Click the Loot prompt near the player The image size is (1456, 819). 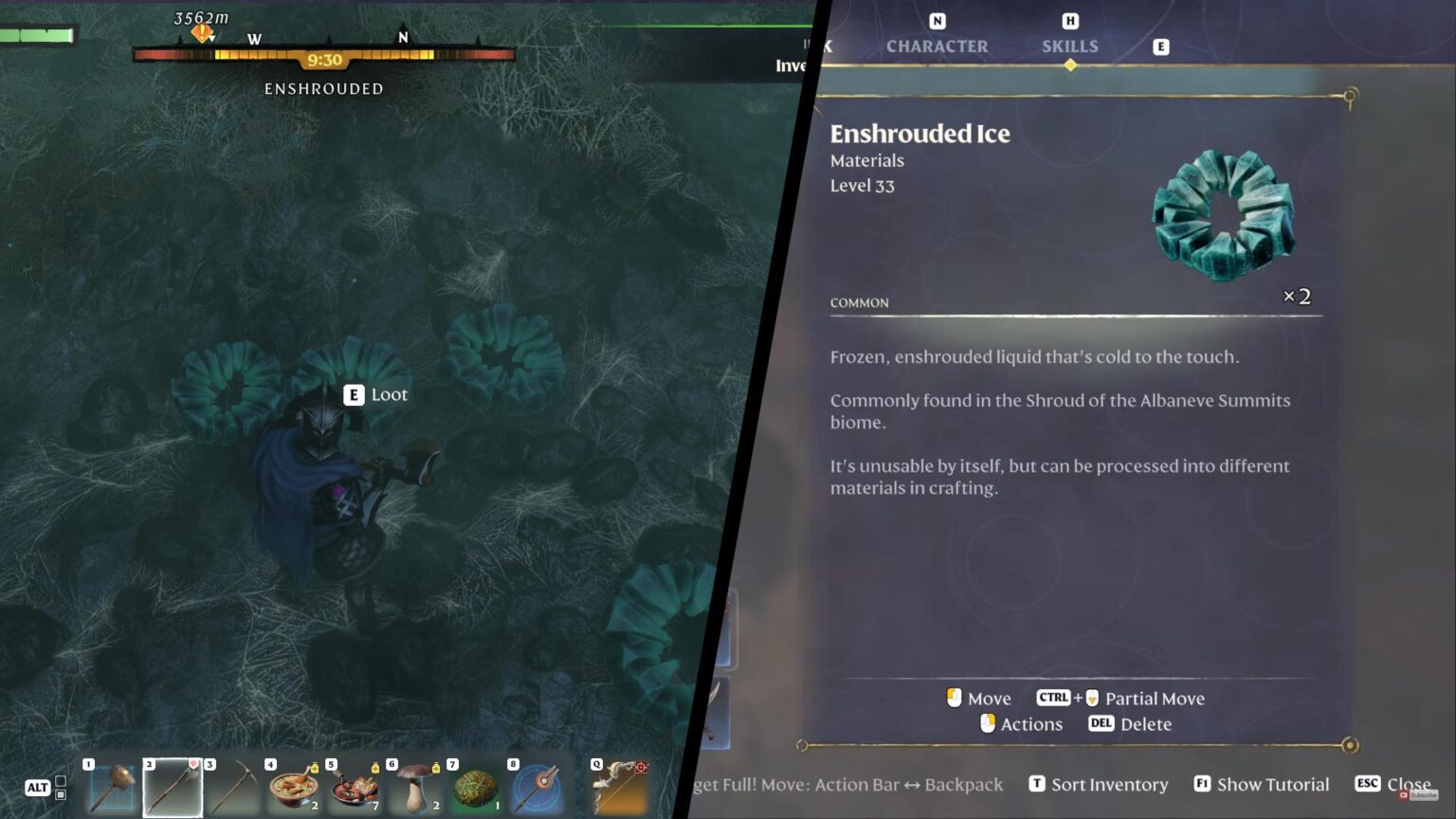point(375,395)
